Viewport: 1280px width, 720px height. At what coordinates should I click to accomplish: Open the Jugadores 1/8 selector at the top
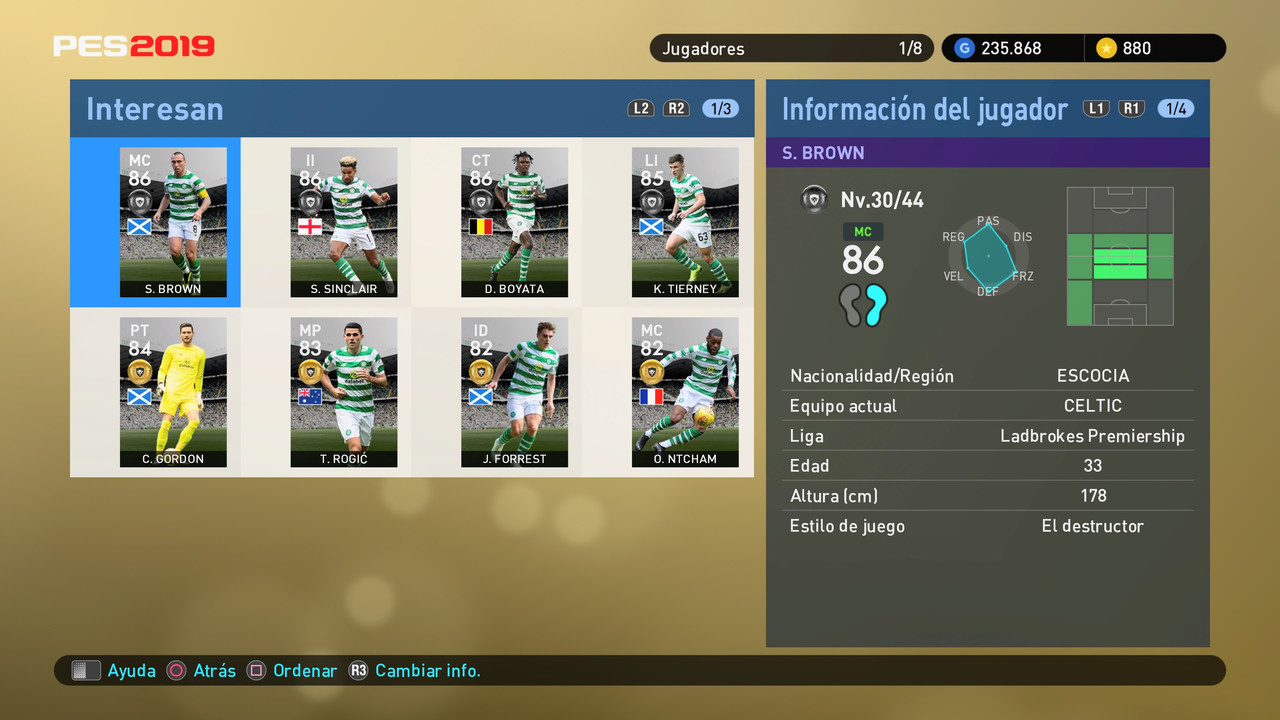[791, 47]
